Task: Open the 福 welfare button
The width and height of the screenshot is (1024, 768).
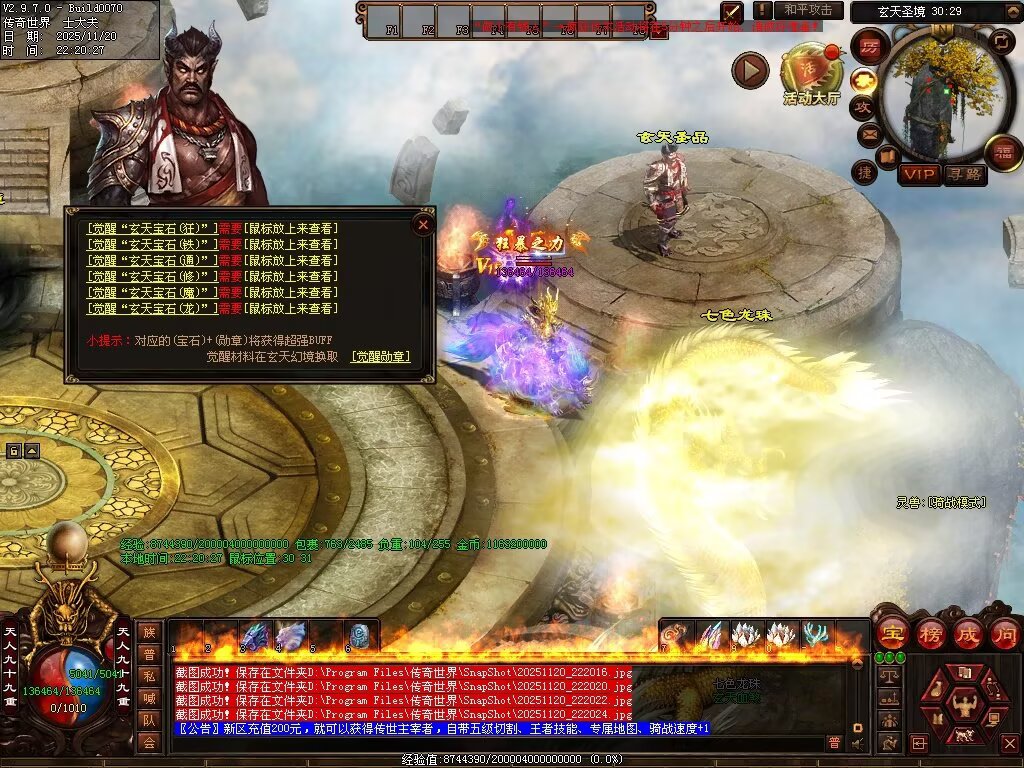Action: click(1002, 152)
